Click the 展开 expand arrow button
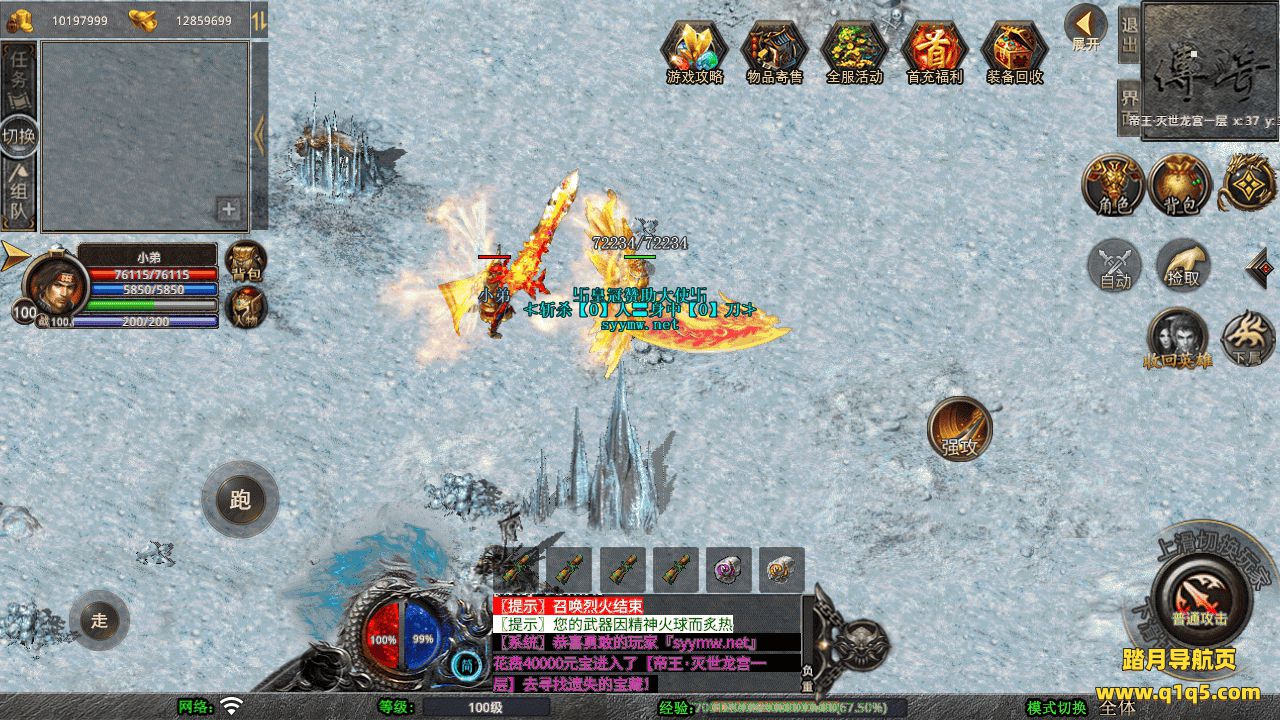The height and width of the screenshot is (720, 1280). point(1085,27)
